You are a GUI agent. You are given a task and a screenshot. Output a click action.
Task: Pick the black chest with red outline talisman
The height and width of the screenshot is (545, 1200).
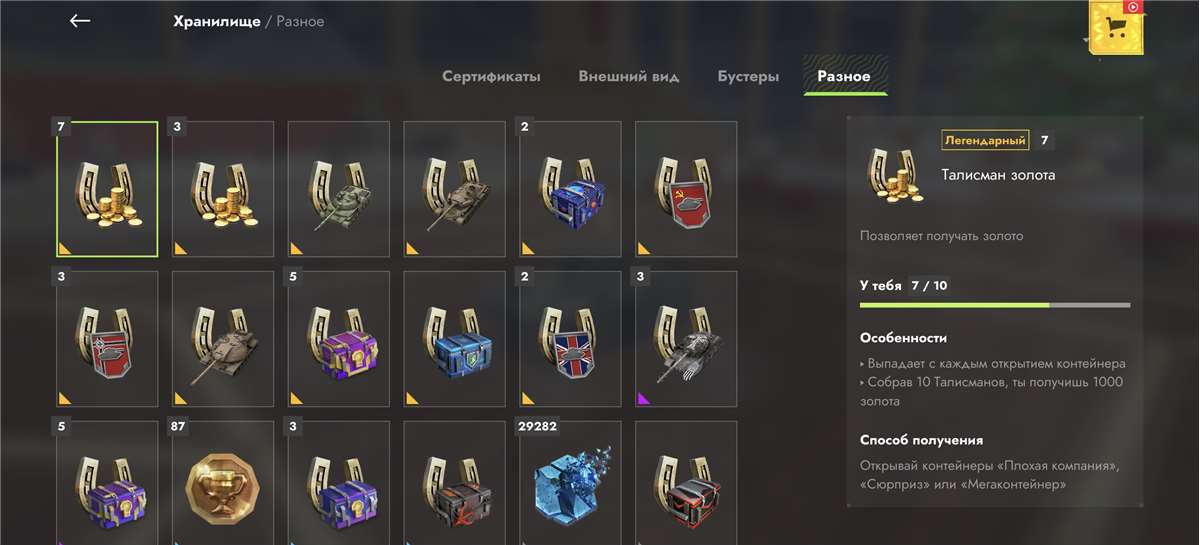click(x=686, y=485)
